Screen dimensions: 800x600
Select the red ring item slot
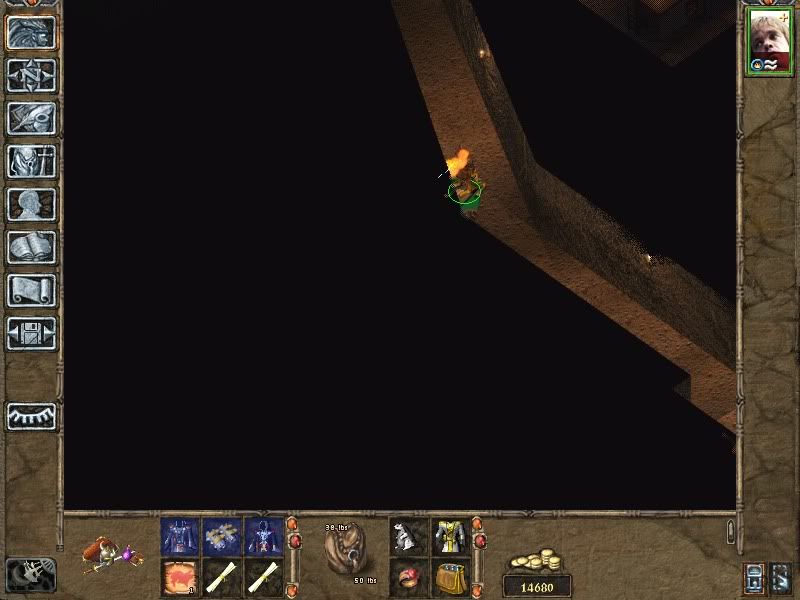pyautogui.click(x=408, y=577)
